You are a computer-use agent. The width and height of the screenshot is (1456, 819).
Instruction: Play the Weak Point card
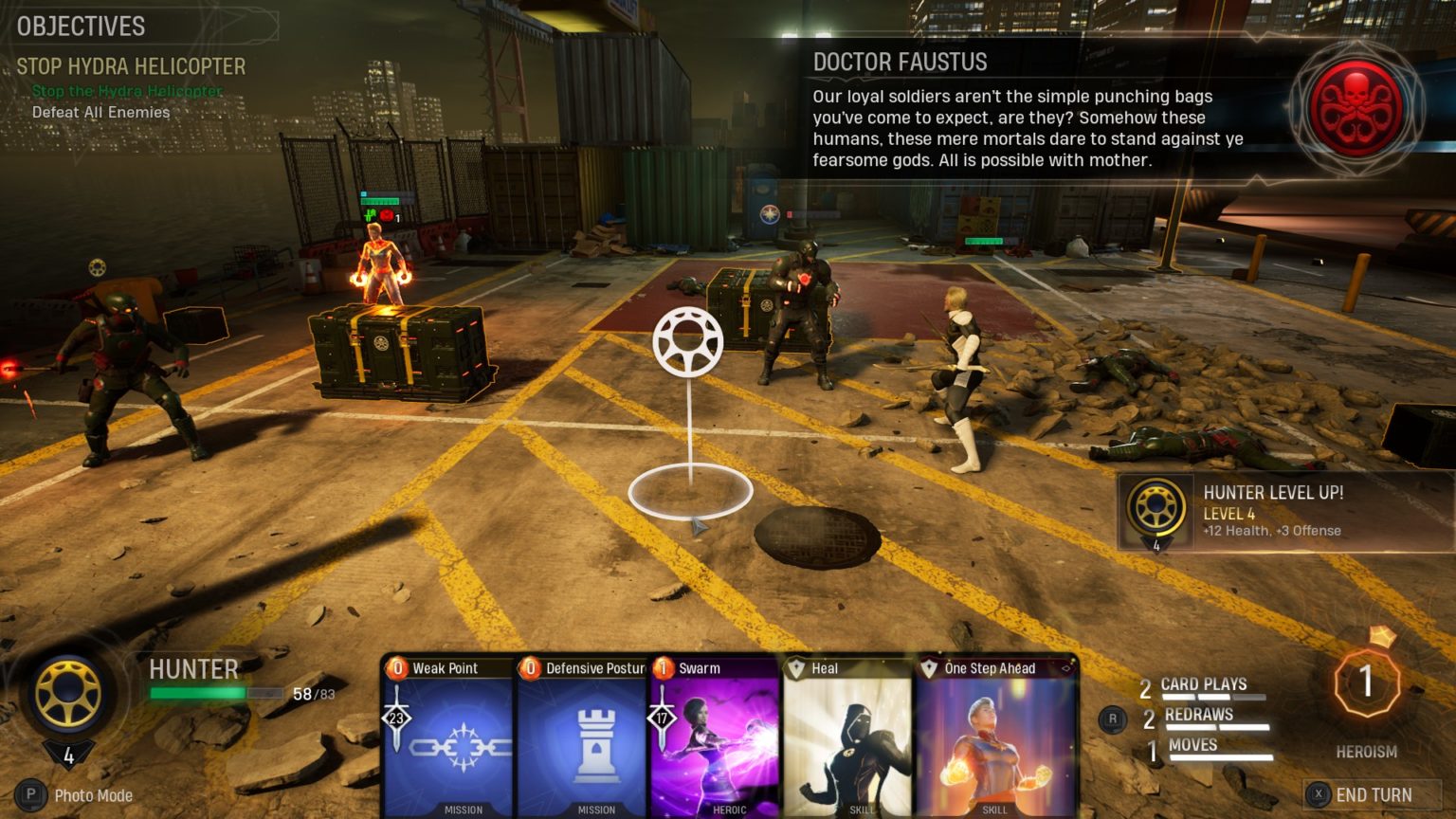click(x=447, y=737)
